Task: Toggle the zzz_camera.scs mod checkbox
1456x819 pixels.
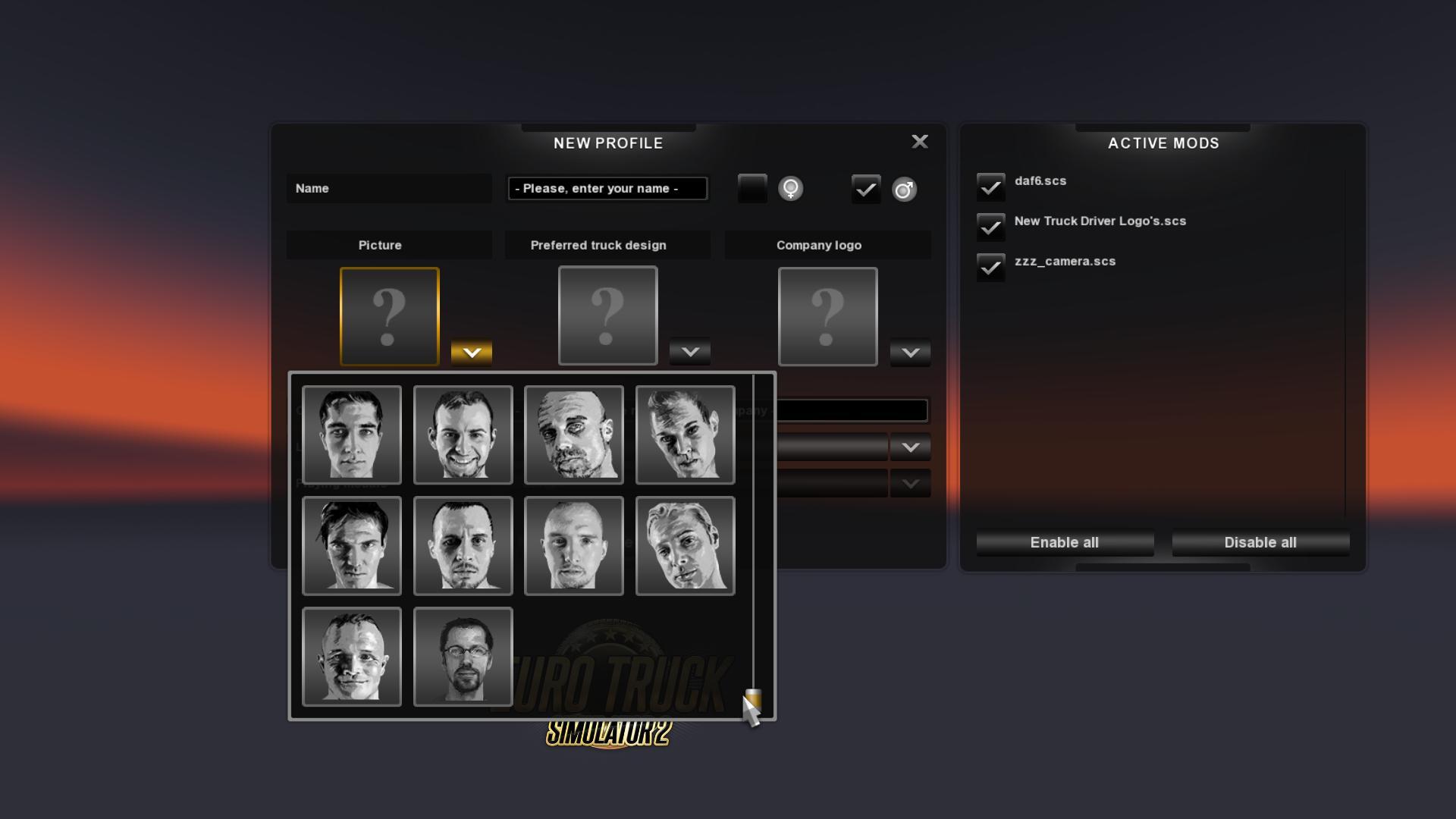Action: tap(990, 266)
